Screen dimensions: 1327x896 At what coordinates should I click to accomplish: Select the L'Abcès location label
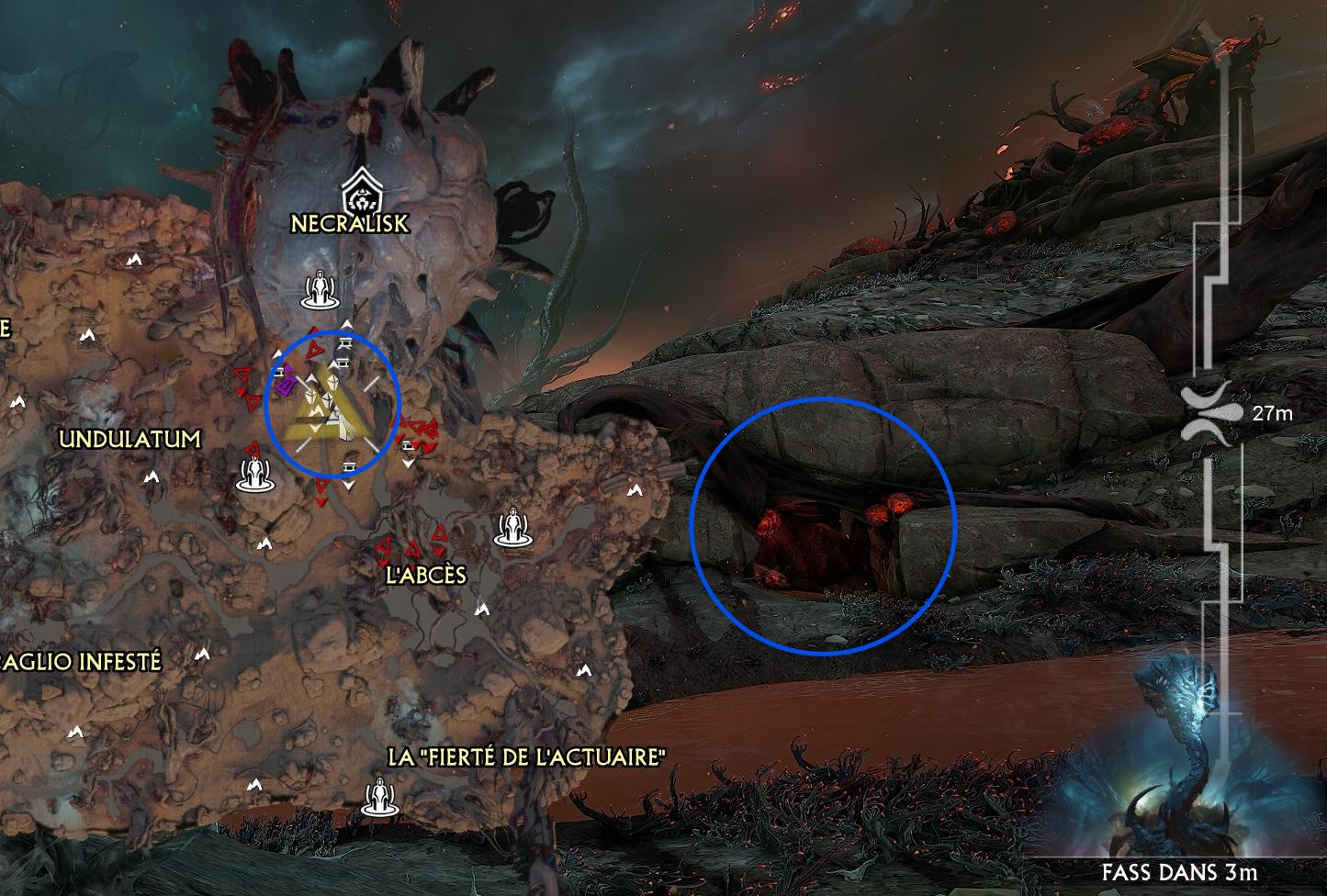[425, 576]
